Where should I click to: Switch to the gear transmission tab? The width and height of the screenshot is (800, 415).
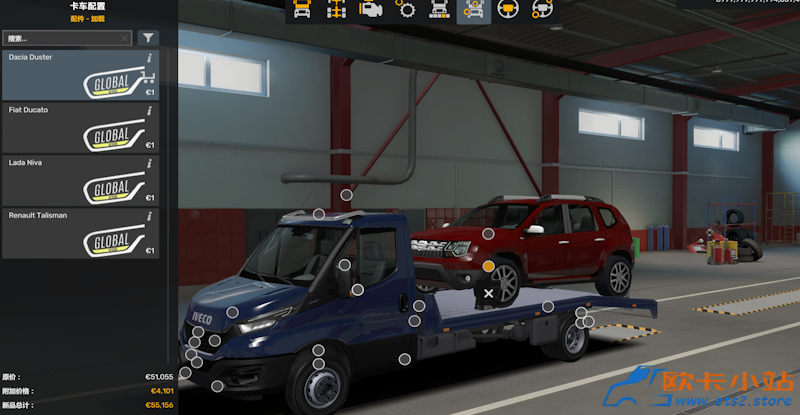click(405, 11)
